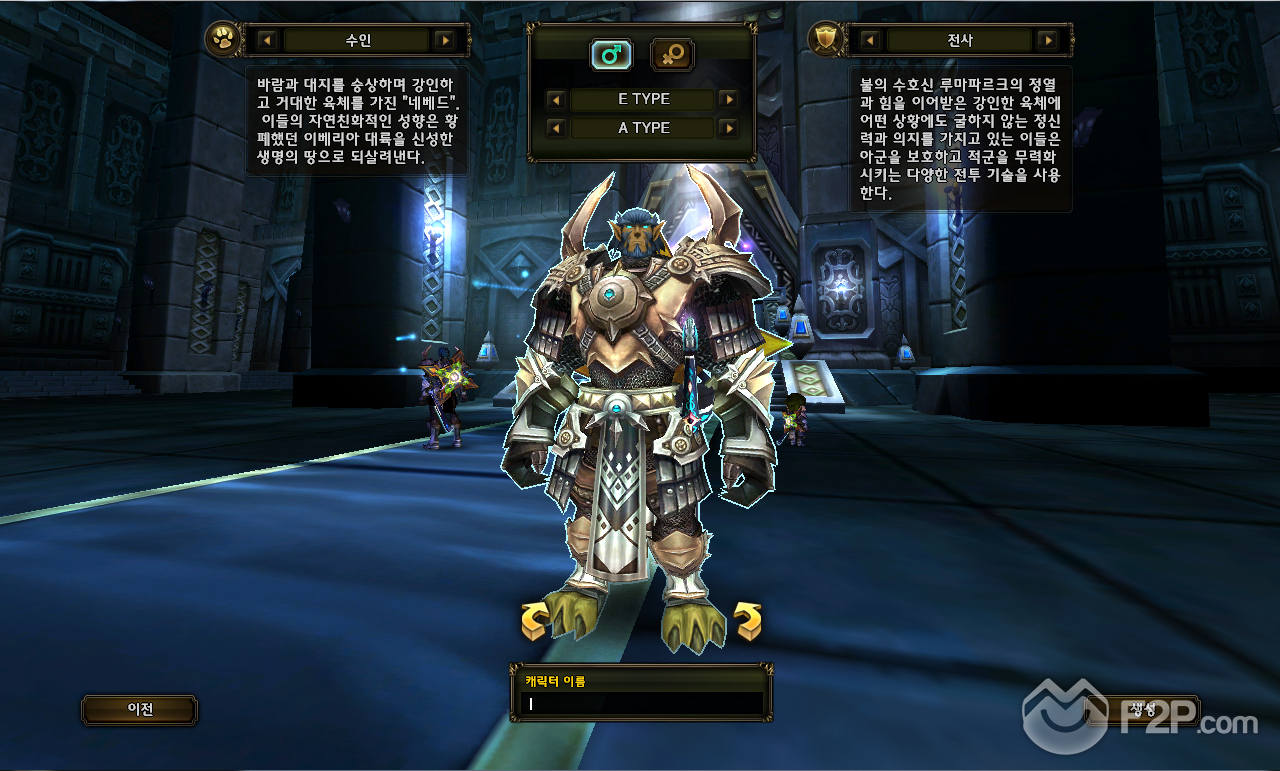This screenshot has width=1280, height=771.
Task: Rotate character with left curved arrow
Action: (x=535, y=621)
